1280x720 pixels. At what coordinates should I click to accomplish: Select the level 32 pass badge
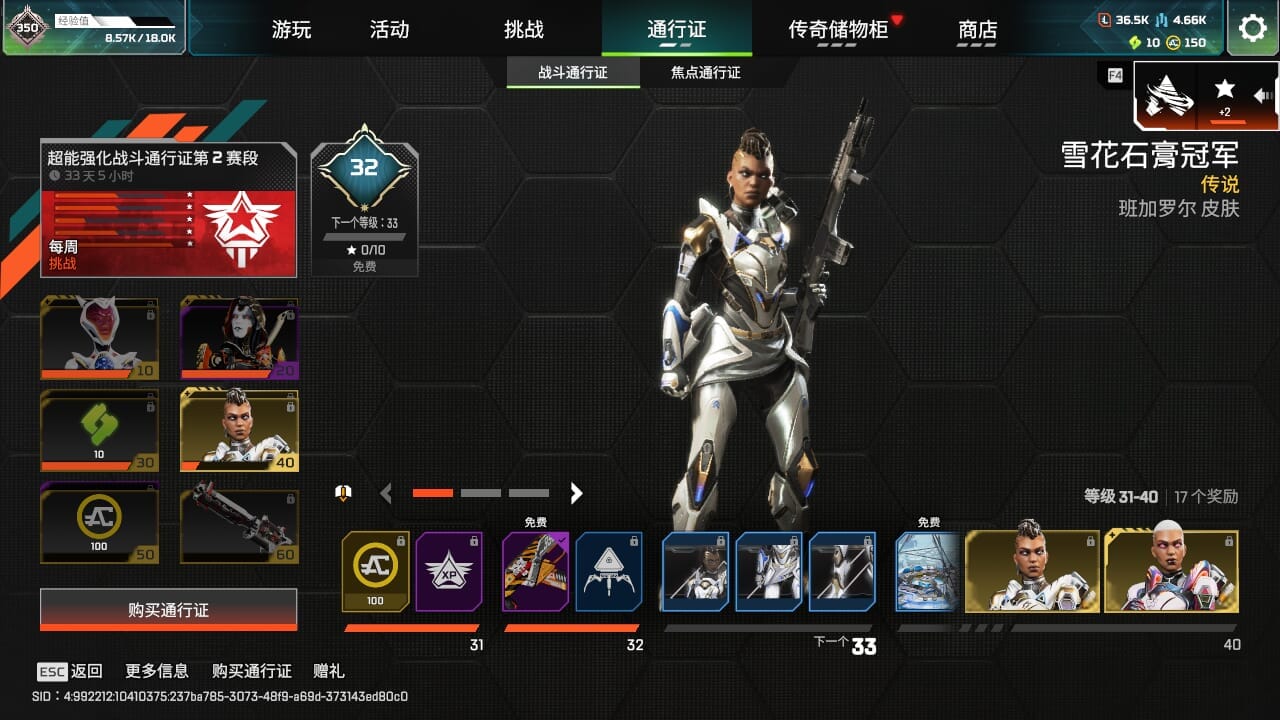coord(364,199)
